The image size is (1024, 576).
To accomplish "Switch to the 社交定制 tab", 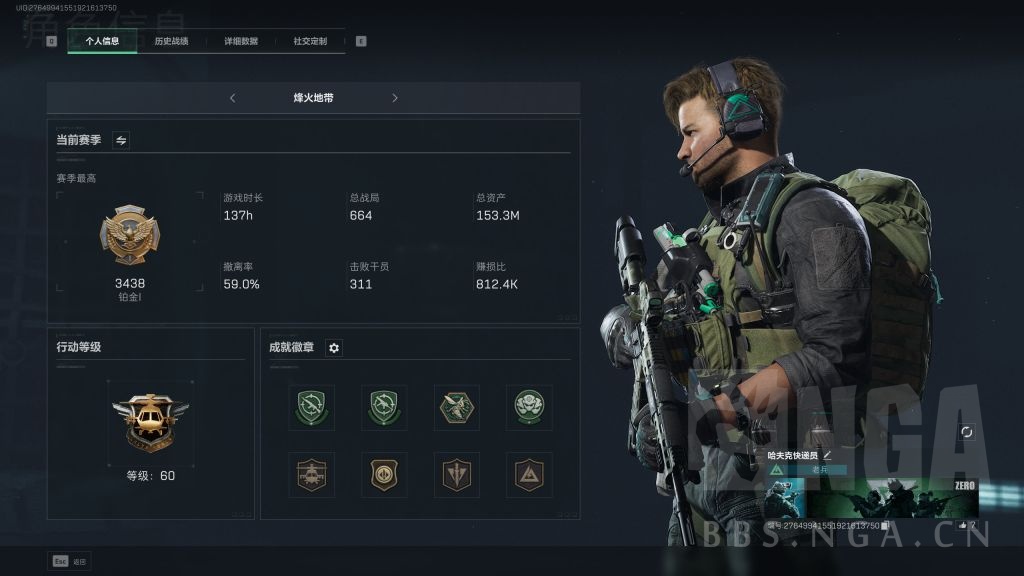I will click(310, 41).
